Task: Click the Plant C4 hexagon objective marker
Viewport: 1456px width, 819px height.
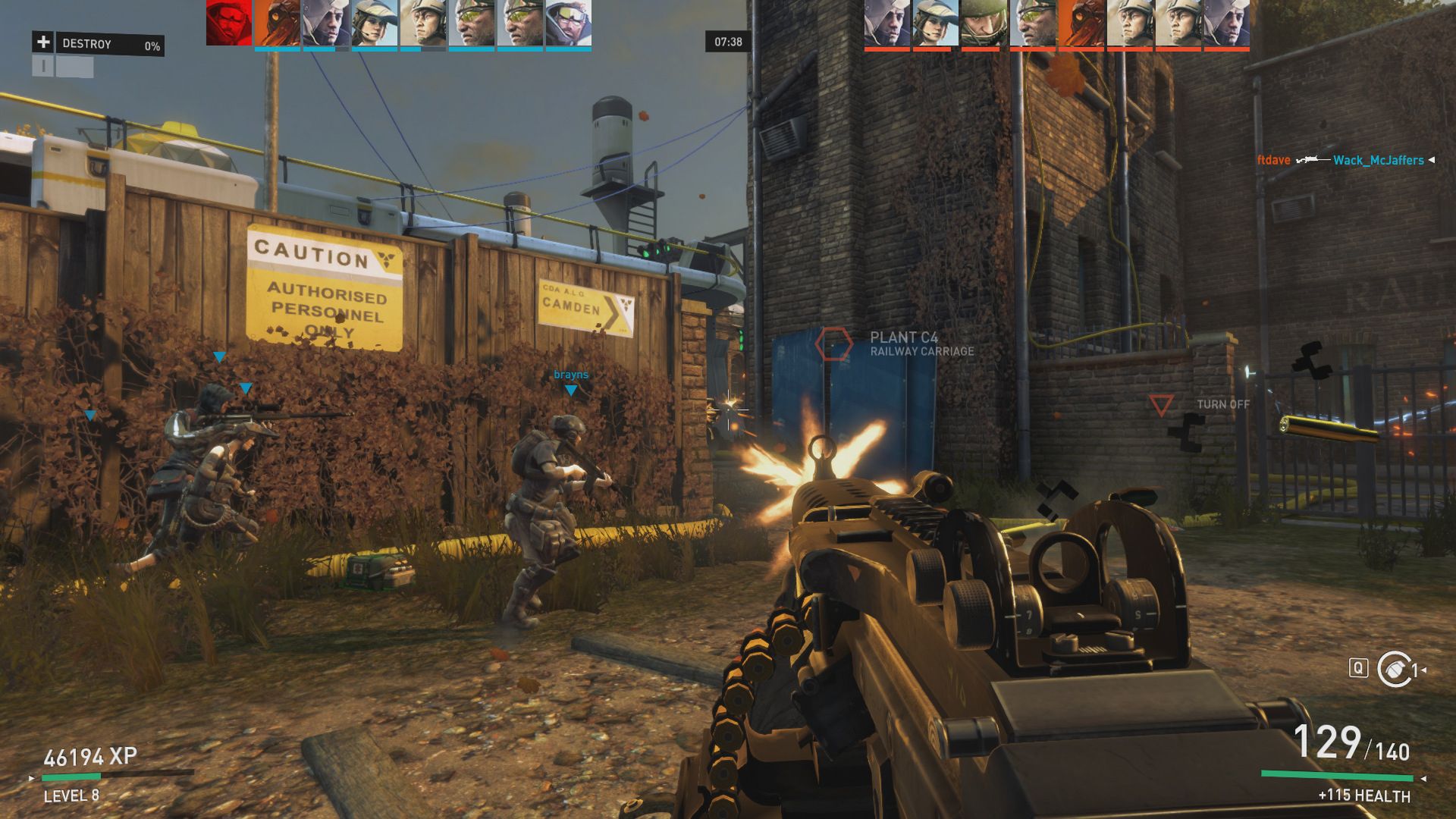Action: [x=833, y=344]
